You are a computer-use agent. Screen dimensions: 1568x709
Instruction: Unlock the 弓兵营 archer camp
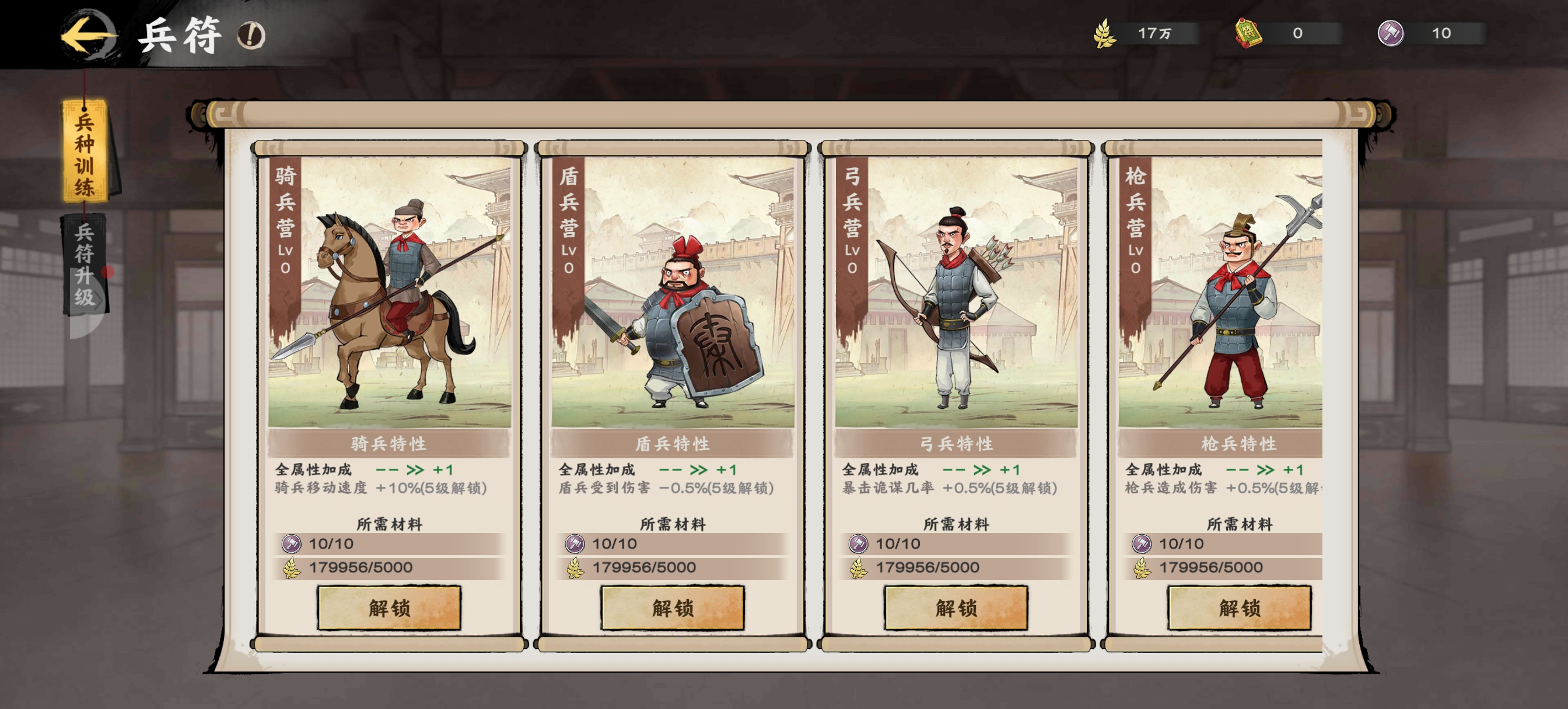tap(956, 608)
